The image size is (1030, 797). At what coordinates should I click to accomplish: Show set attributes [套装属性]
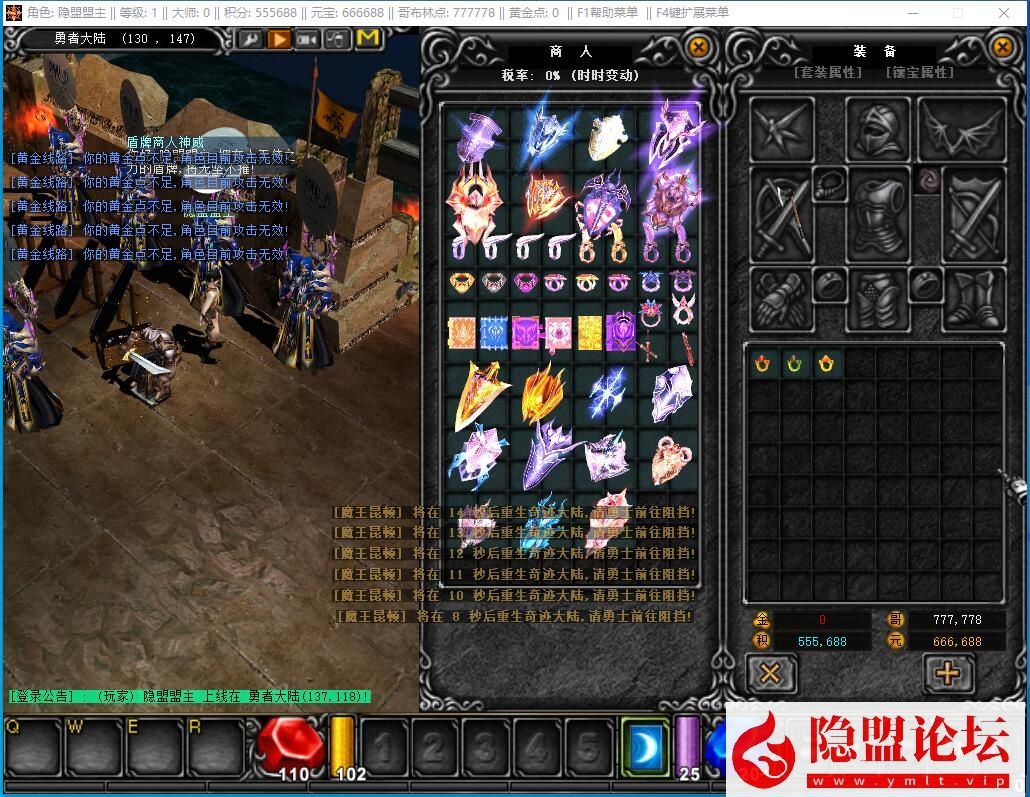click(827, 73)
